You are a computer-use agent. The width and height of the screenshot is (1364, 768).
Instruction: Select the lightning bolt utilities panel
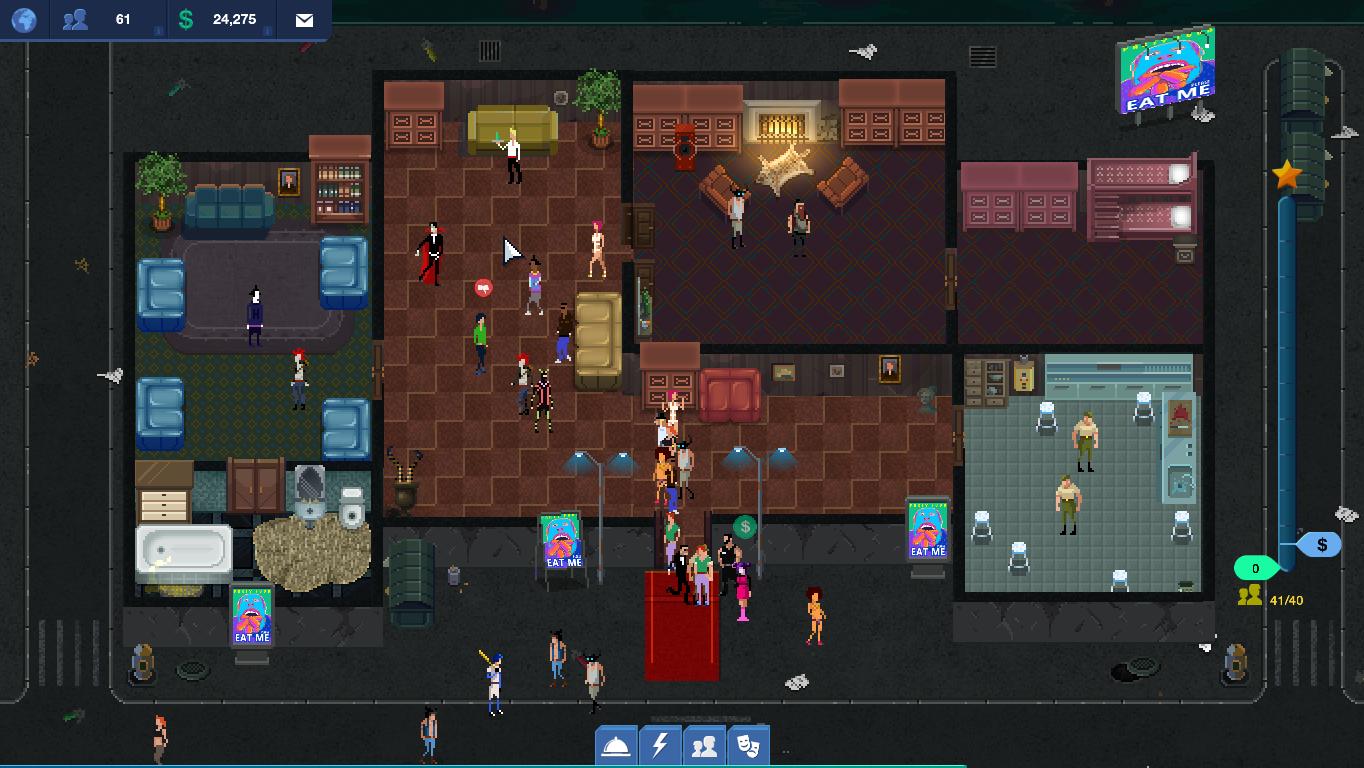[x=660, y=745]
